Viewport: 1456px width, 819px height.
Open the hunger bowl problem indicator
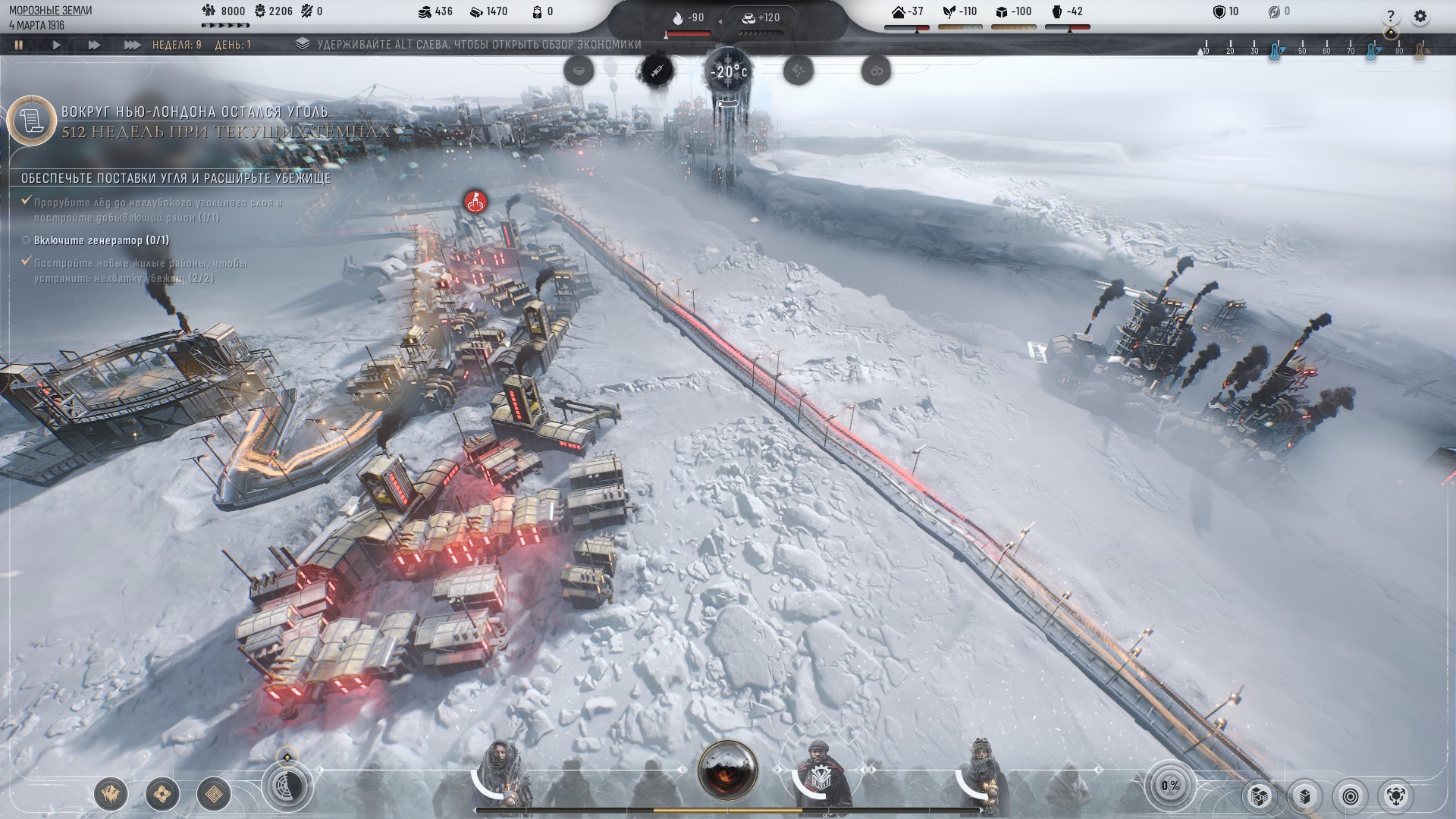pyautogui.click(x=578, y=71)
